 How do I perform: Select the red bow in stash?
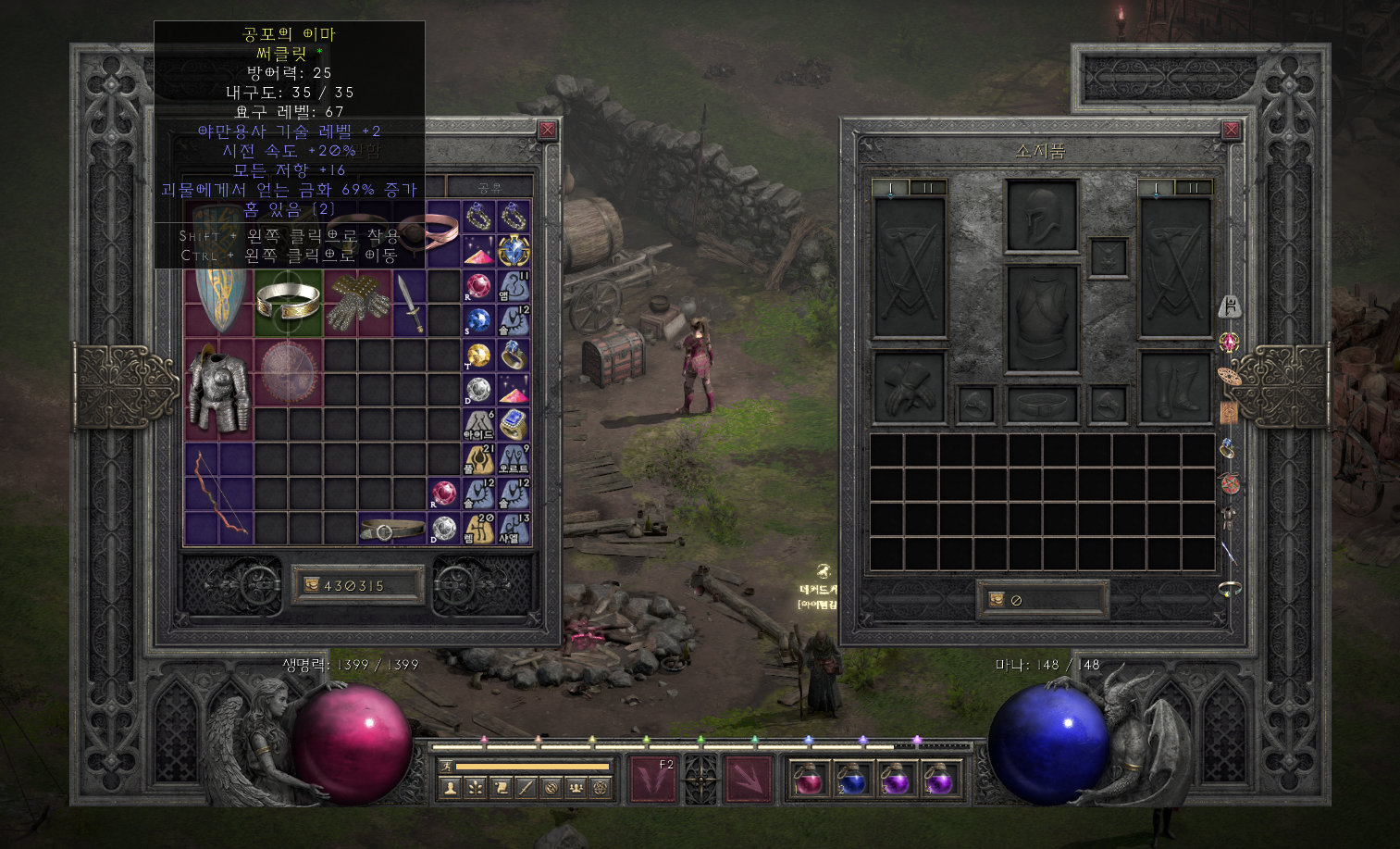click(x=218, y=493)
